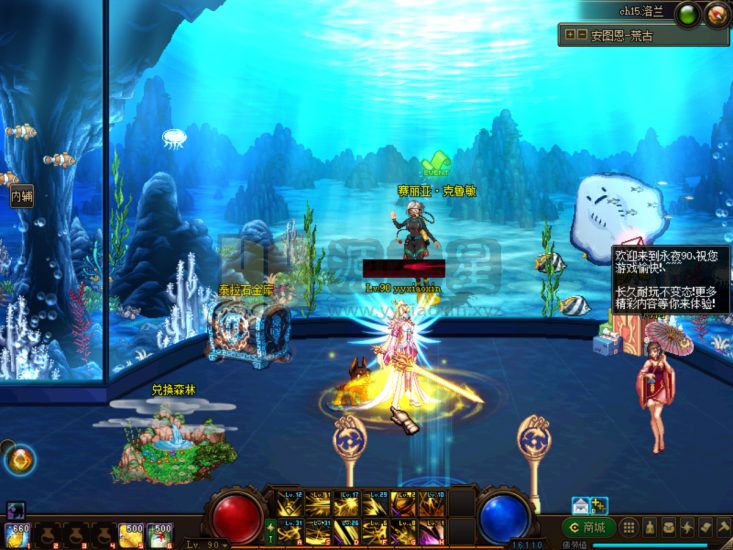The height and width of the screenshot is (550, 733).
Task: Use the item in quick slot 6
Action: (x=160, y=536)
